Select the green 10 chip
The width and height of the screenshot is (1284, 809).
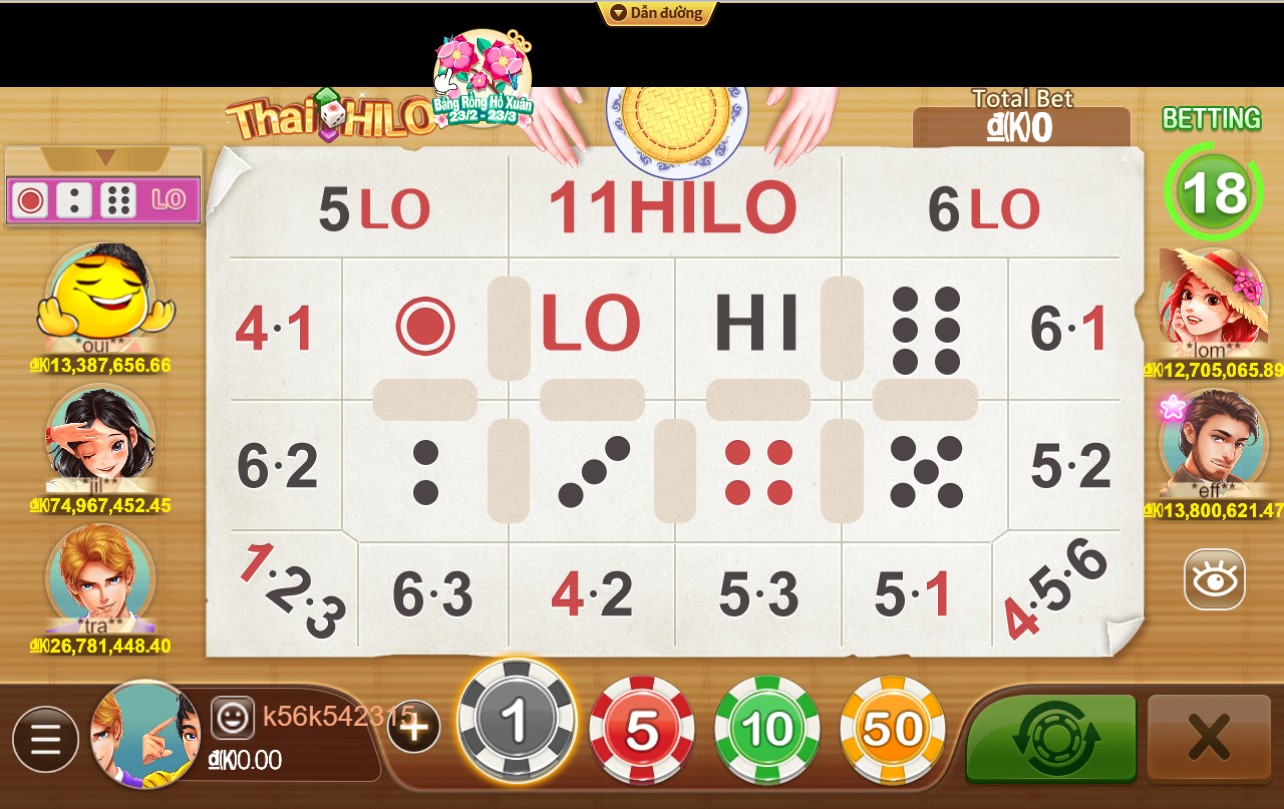point(766,729)
